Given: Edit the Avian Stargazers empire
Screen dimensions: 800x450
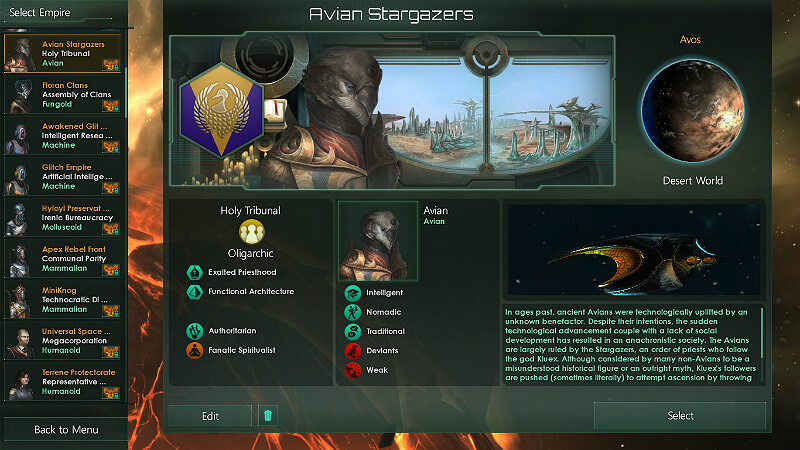Looking at the screenshot, I should tap(209, 416).
